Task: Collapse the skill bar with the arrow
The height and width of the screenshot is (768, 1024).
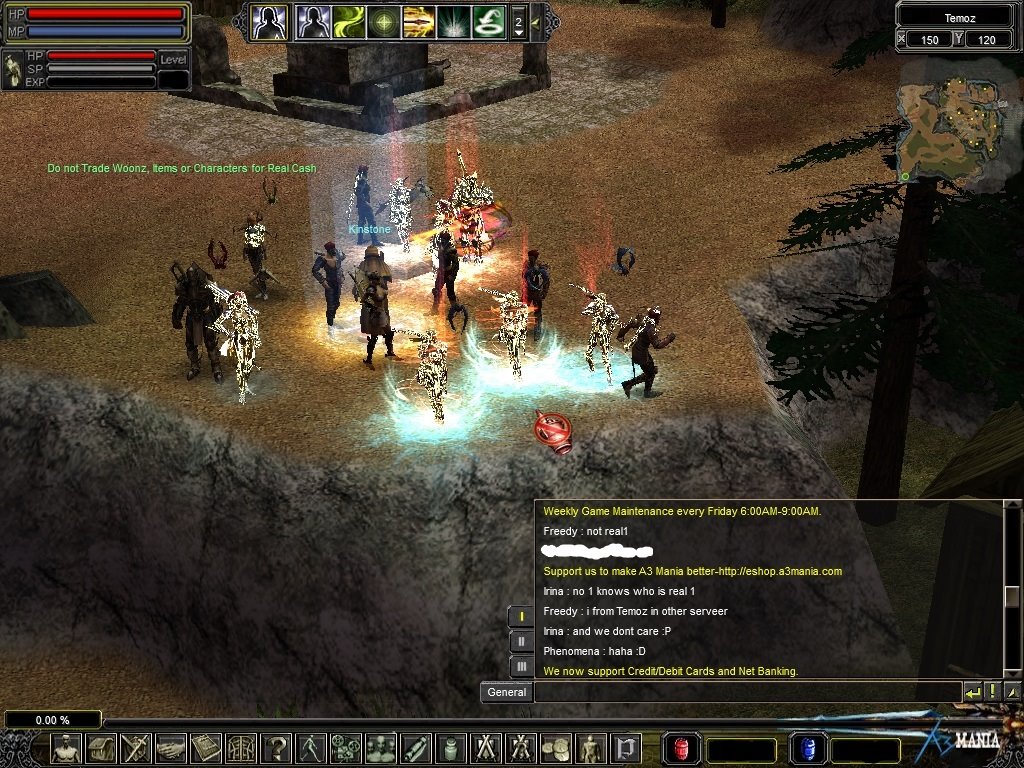Action: [536, 21]
